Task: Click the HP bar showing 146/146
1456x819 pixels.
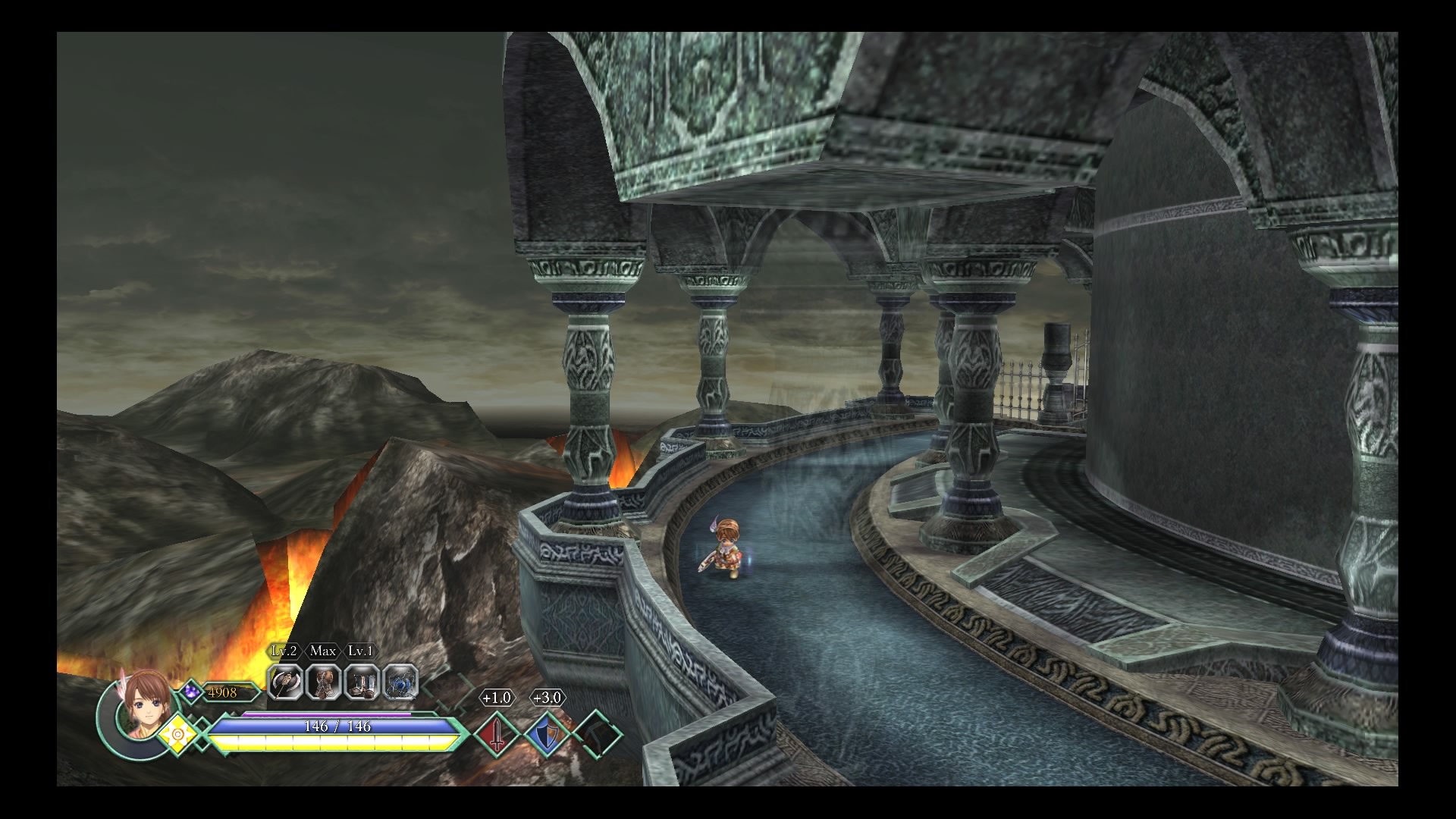Action: [x=338, y=726]
